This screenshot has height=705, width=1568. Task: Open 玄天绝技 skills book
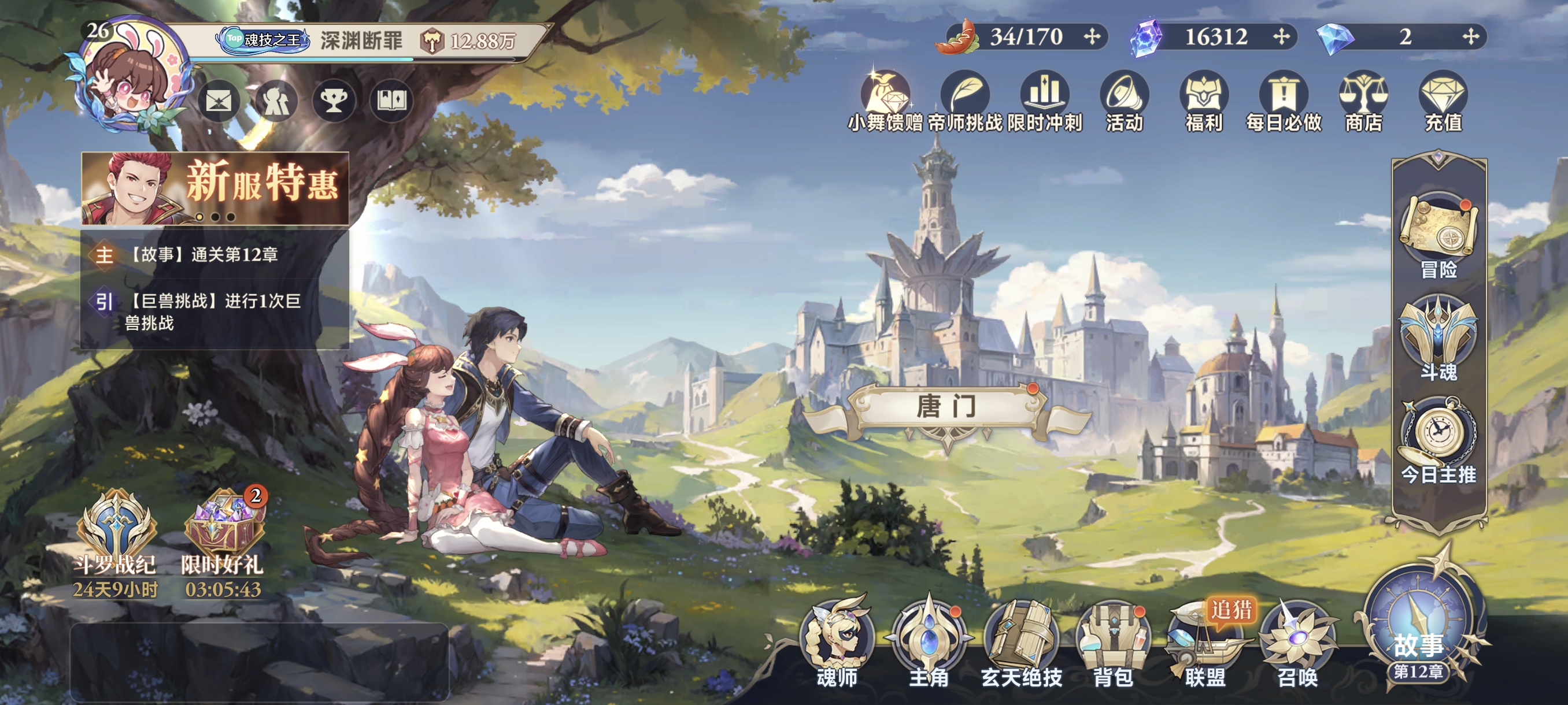[x=1022, y=642]
